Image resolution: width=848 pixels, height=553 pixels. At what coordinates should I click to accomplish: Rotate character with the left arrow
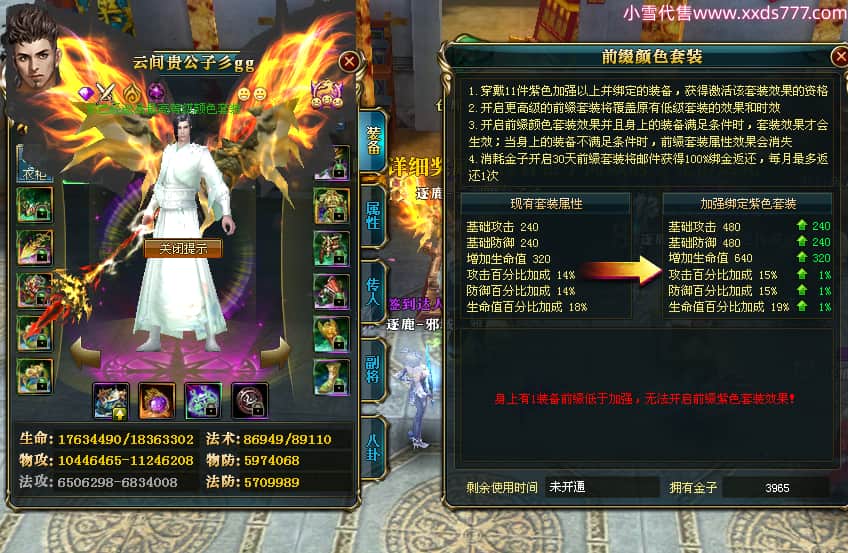[86, 352]
